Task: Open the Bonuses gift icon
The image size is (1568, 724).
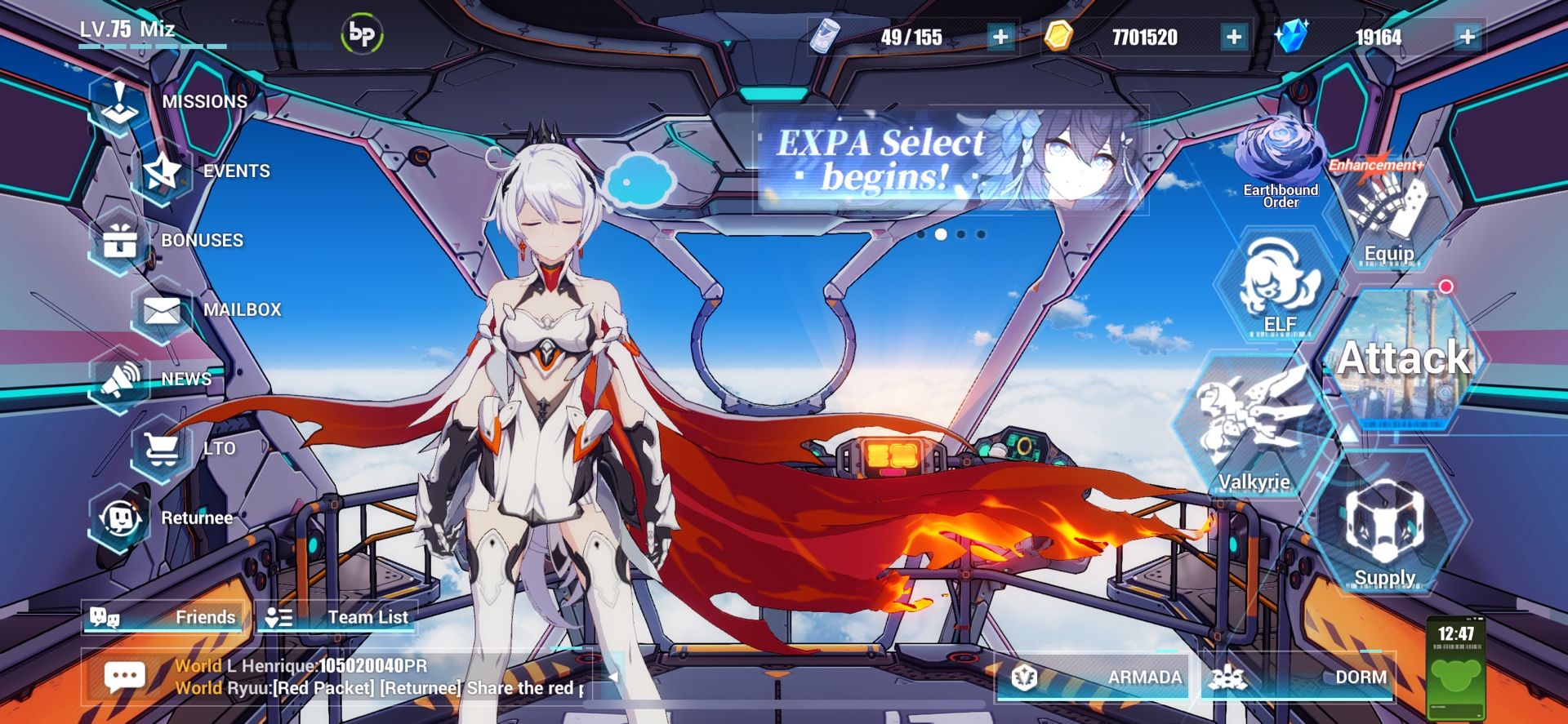Action: tap(121, 239)
